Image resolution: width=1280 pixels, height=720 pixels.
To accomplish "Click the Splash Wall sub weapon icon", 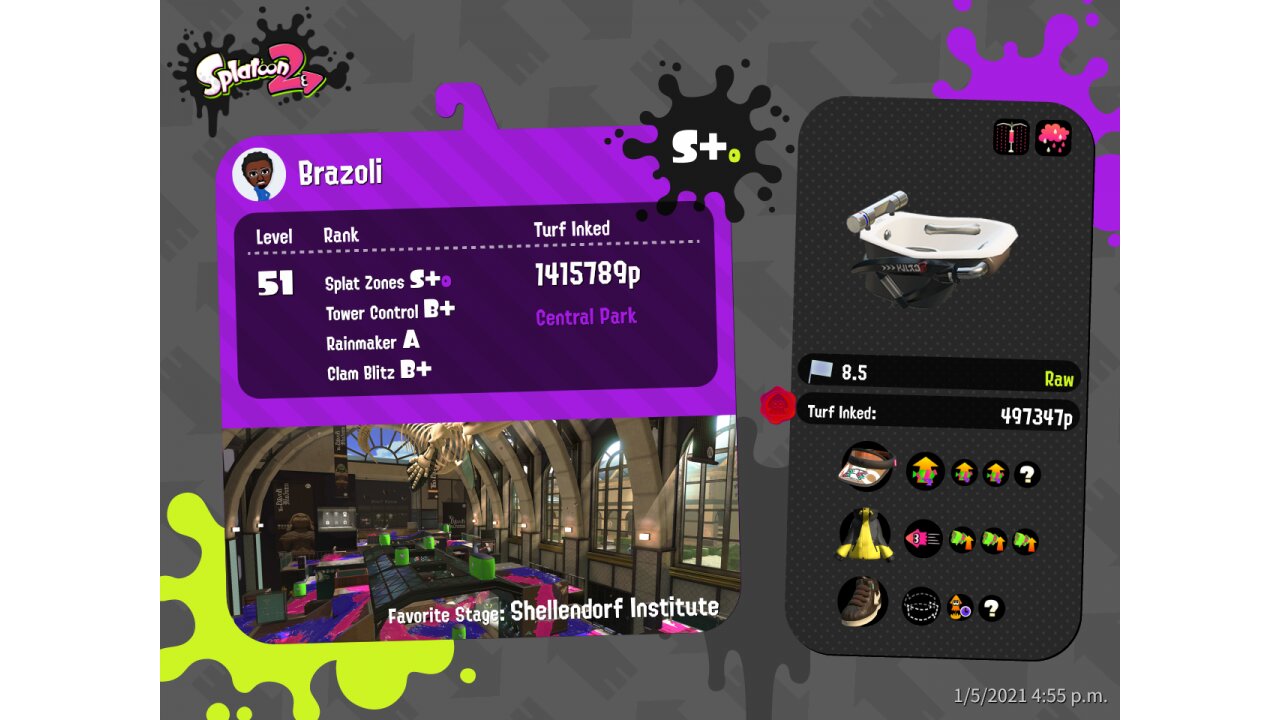I will click(x=1011, y=138).
